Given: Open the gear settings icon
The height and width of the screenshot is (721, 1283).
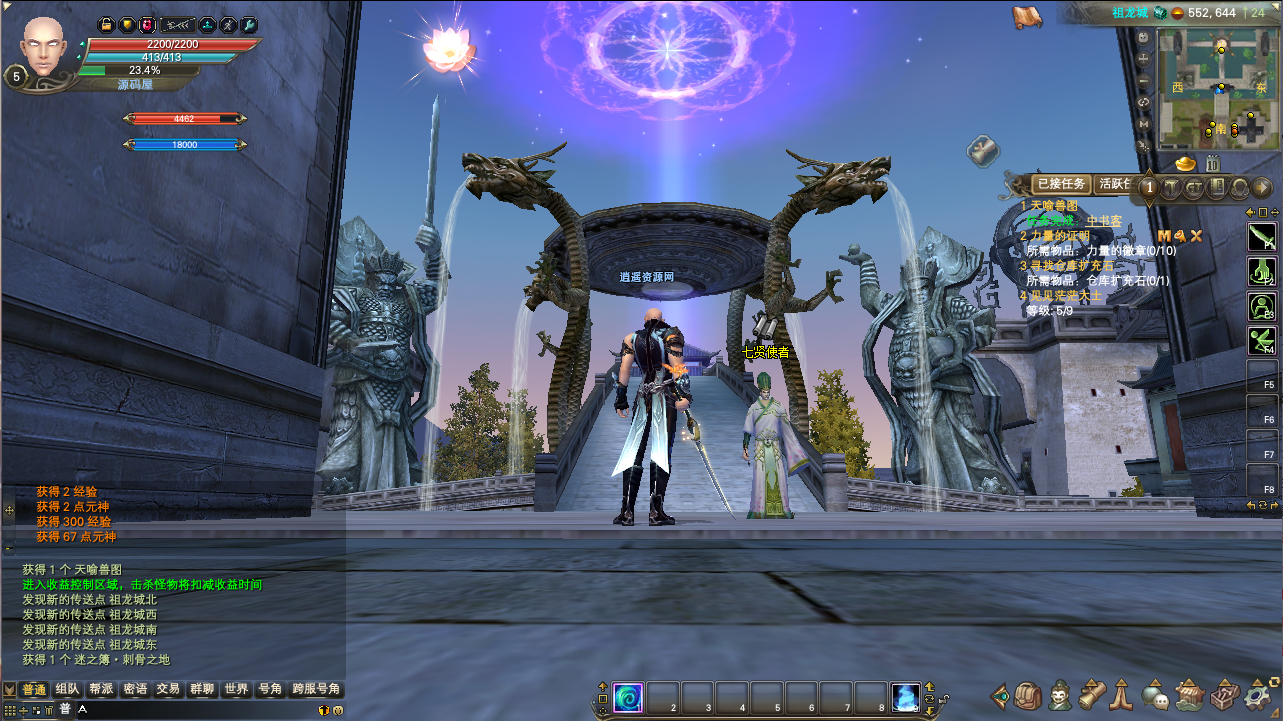Looking at the screenshot, I should 1255,696.
